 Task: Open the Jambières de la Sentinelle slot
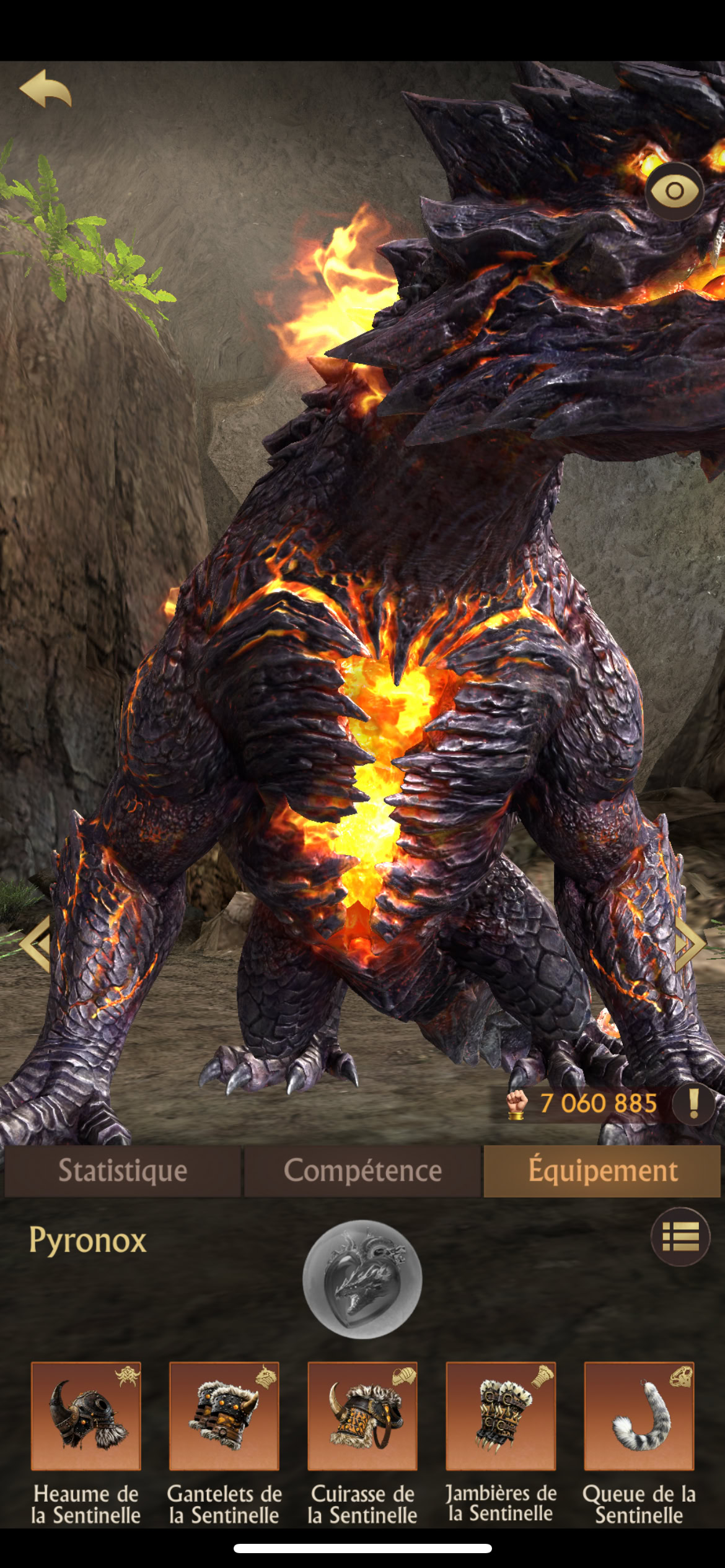[x=501, y=1416]
